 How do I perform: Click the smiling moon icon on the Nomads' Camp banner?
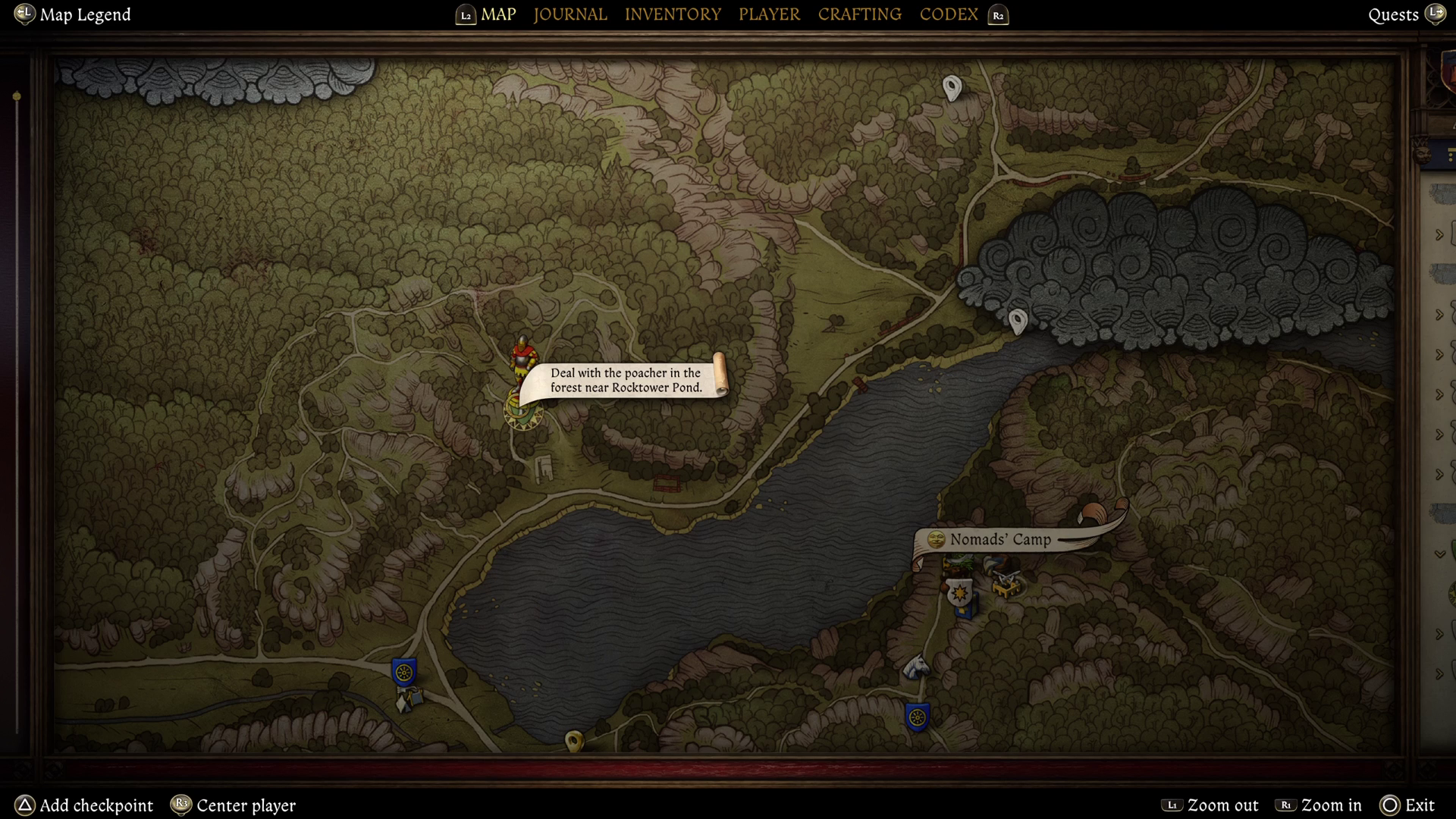point(936,540)
